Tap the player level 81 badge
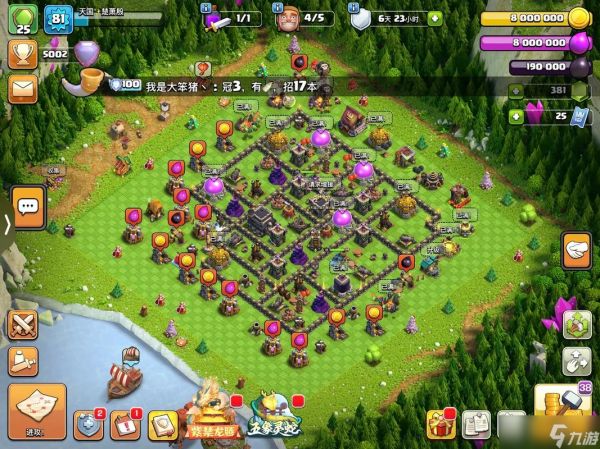This screenshot has width=600, height=449. click(x=57, y=17)
